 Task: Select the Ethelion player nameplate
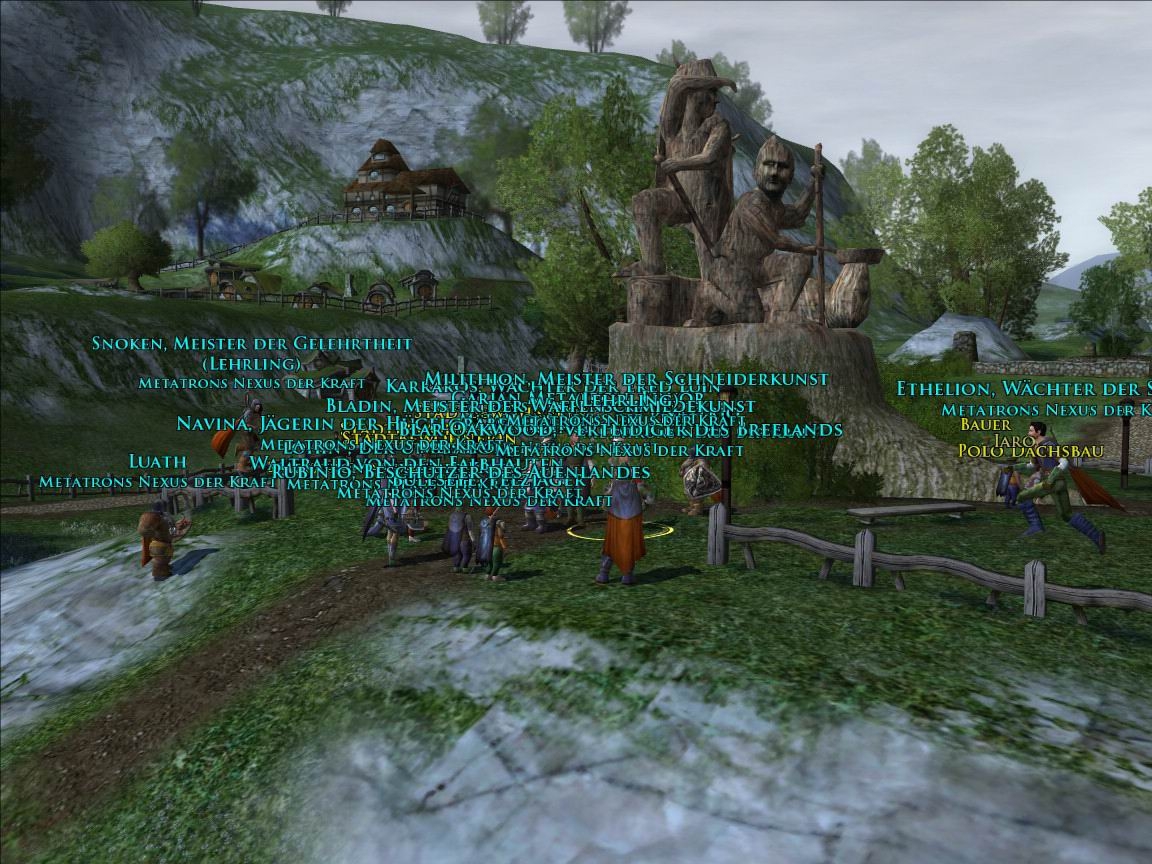click(1022, 389)
